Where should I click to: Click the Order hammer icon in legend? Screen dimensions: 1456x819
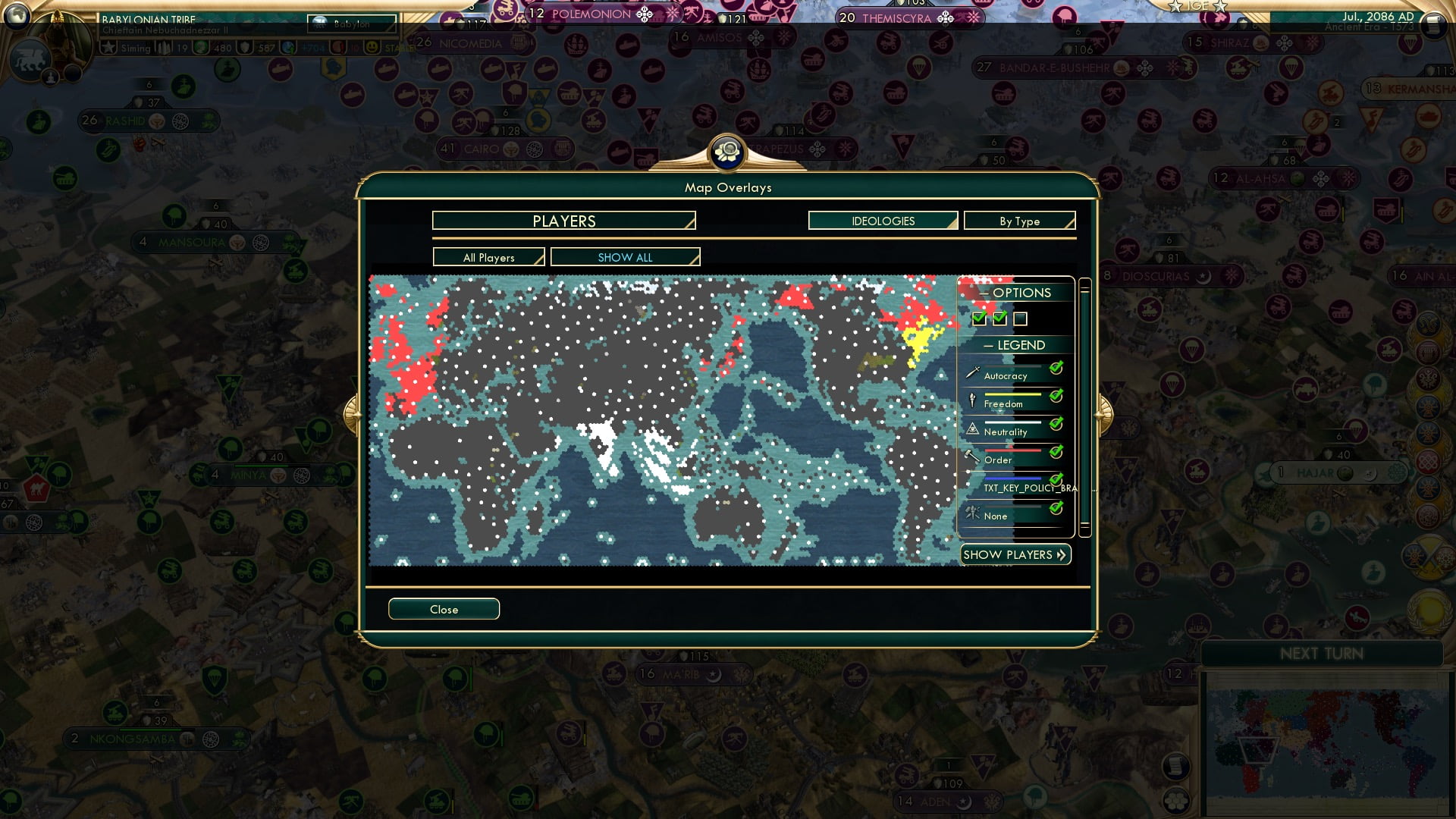click(971, 456)
